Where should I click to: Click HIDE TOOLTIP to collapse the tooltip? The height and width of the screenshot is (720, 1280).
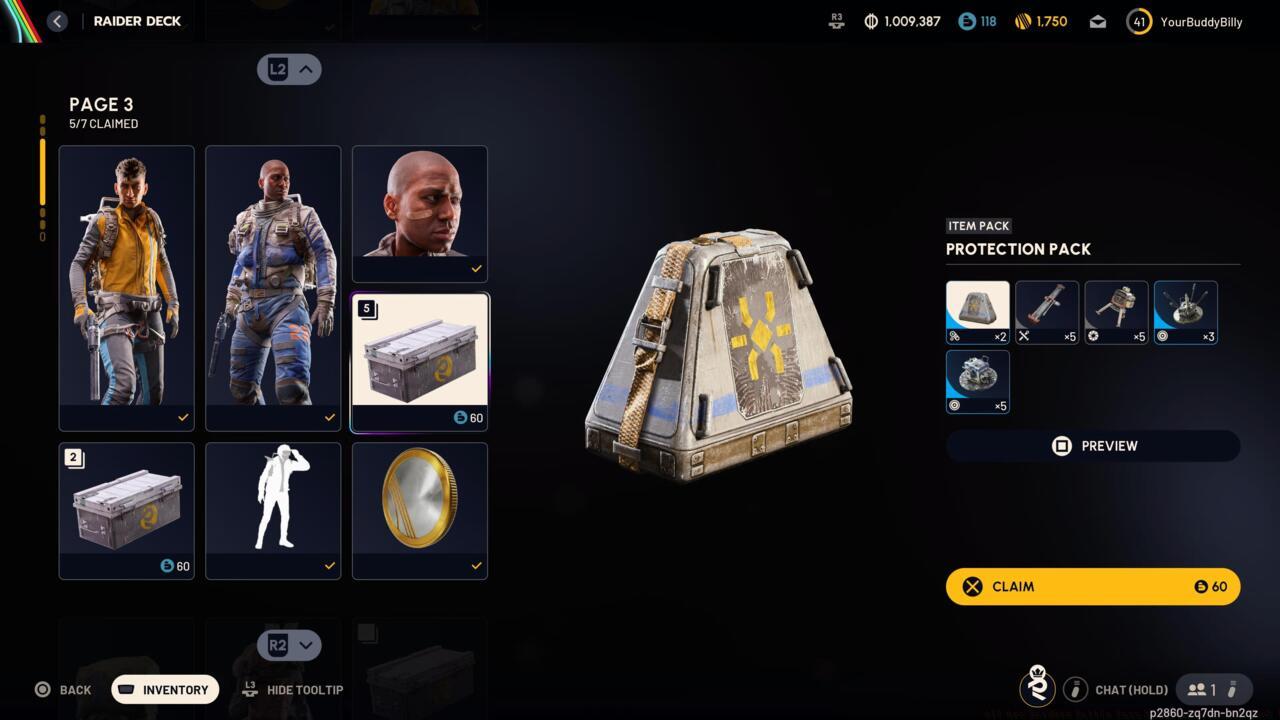[294, 689]
